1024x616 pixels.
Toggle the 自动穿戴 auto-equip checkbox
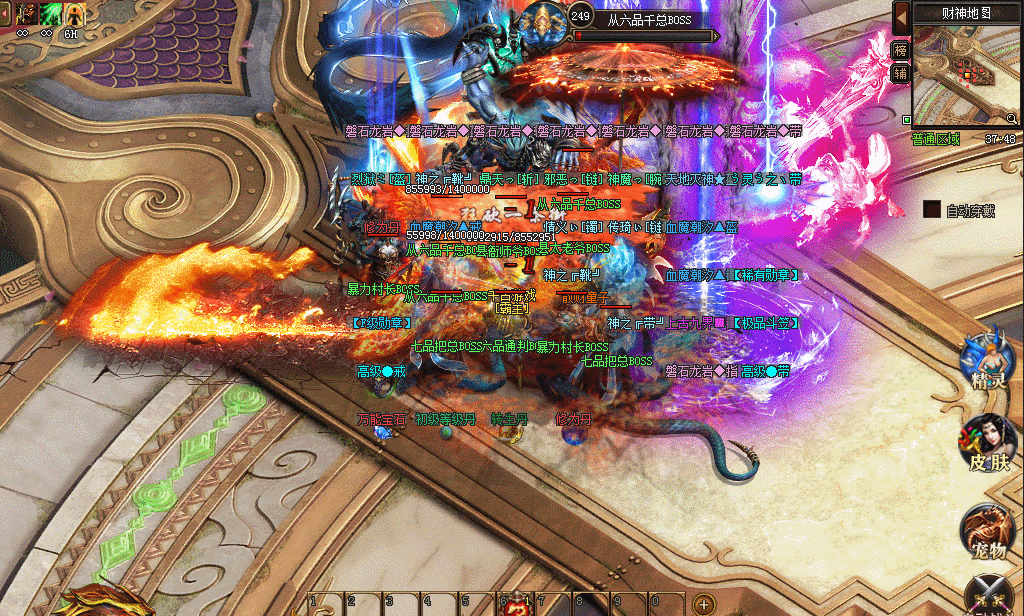click(x=932, y=210)
